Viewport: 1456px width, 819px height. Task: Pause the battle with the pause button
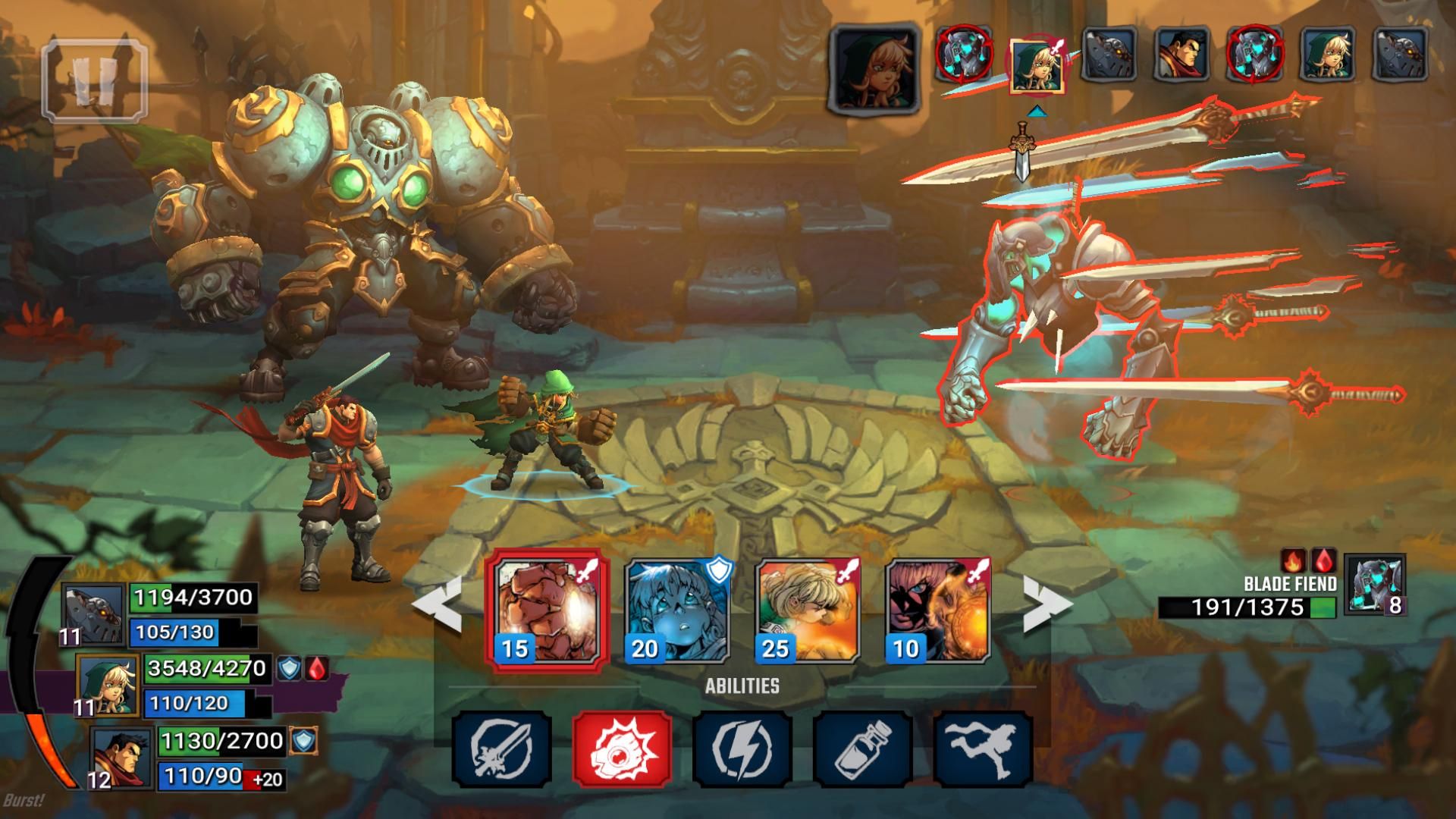[x=94, y=80]
